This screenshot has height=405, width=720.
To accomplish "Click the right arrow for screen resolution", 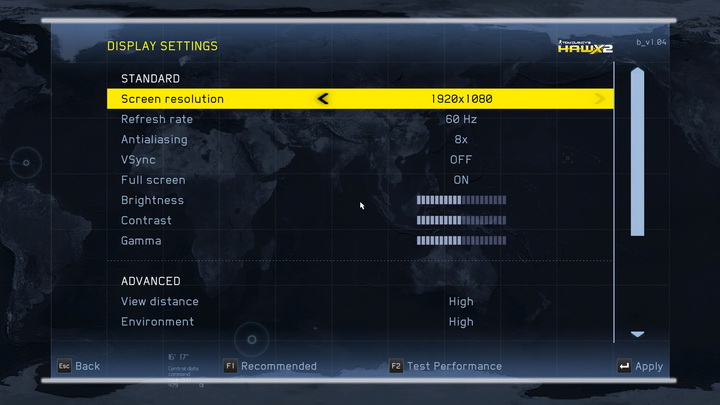I will [x=600, y=99].
